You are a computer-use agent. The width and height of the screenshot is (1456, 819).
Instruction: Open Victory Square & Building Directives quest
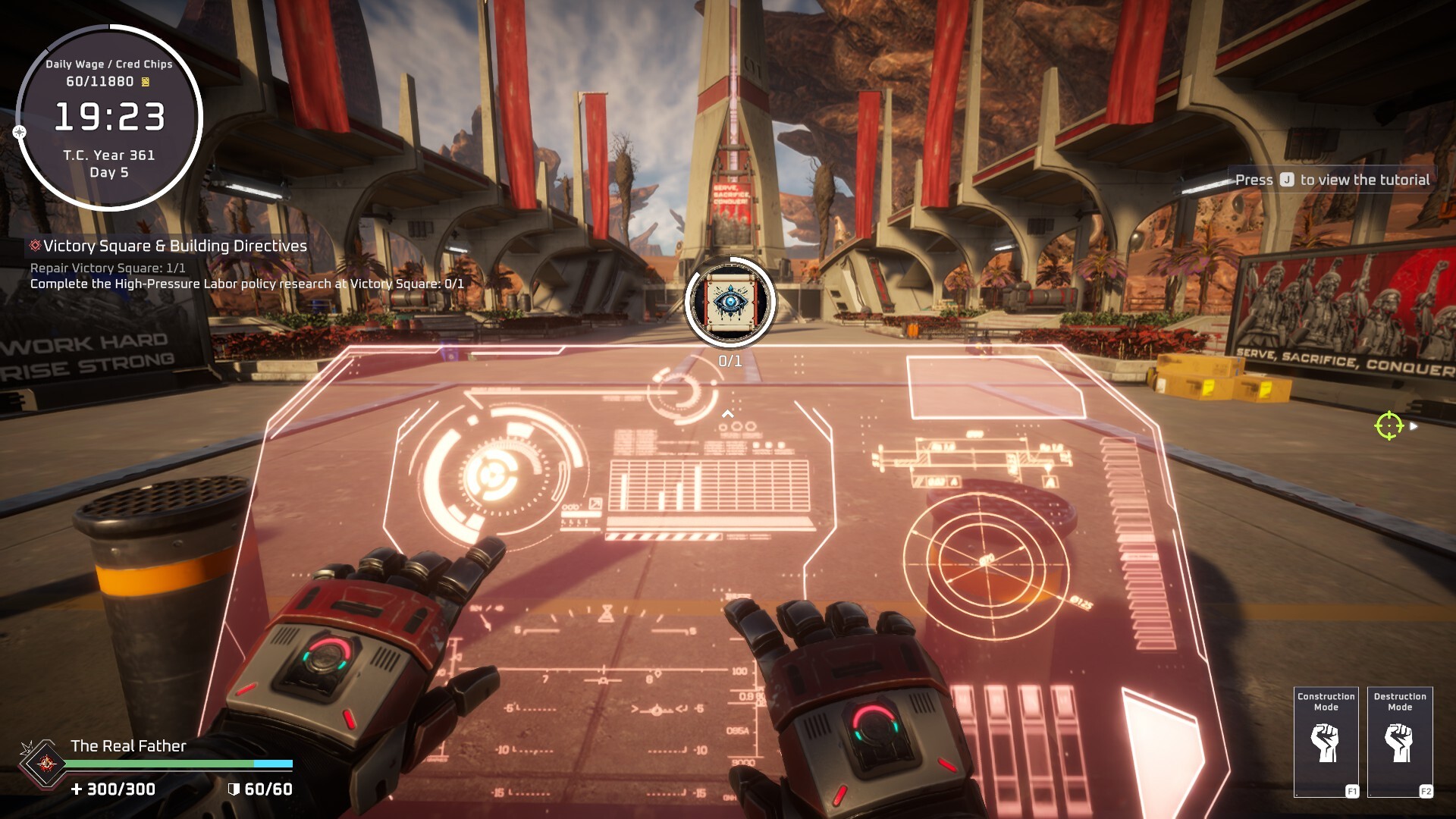pyautogui.click(x=174, y=246)
